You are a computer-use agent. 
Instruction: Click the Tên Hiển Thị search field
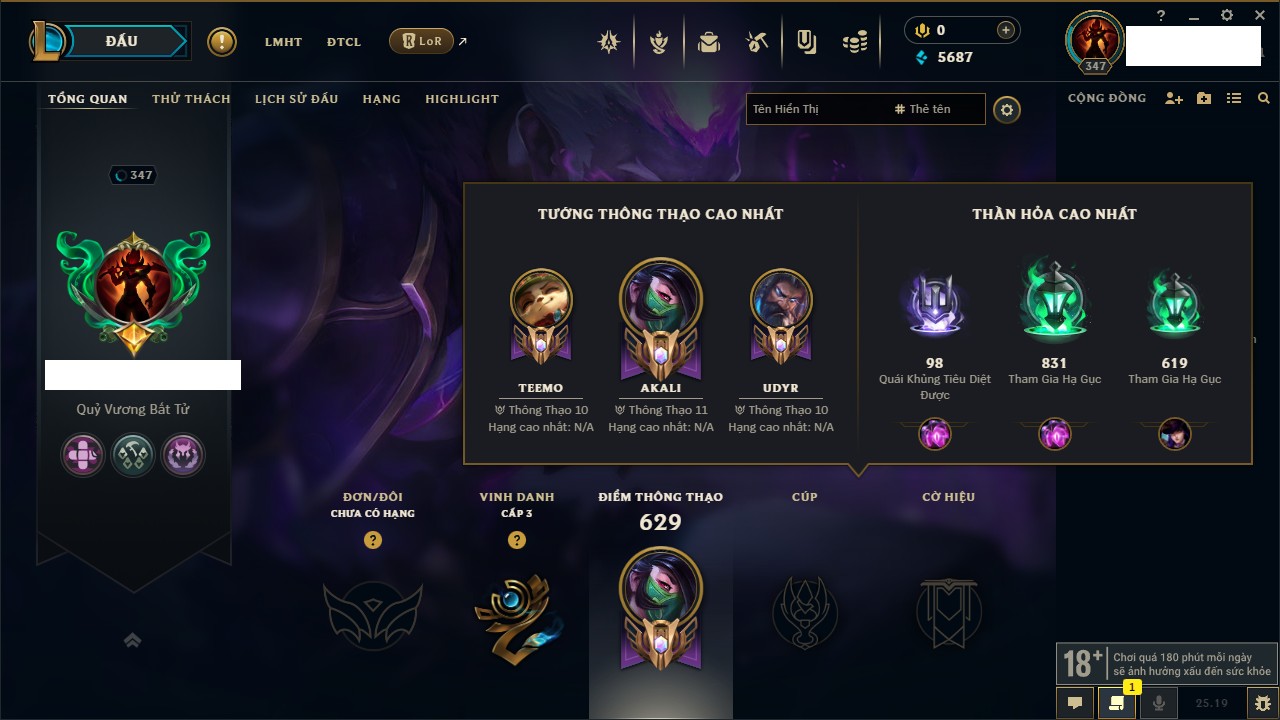[815, 109]
